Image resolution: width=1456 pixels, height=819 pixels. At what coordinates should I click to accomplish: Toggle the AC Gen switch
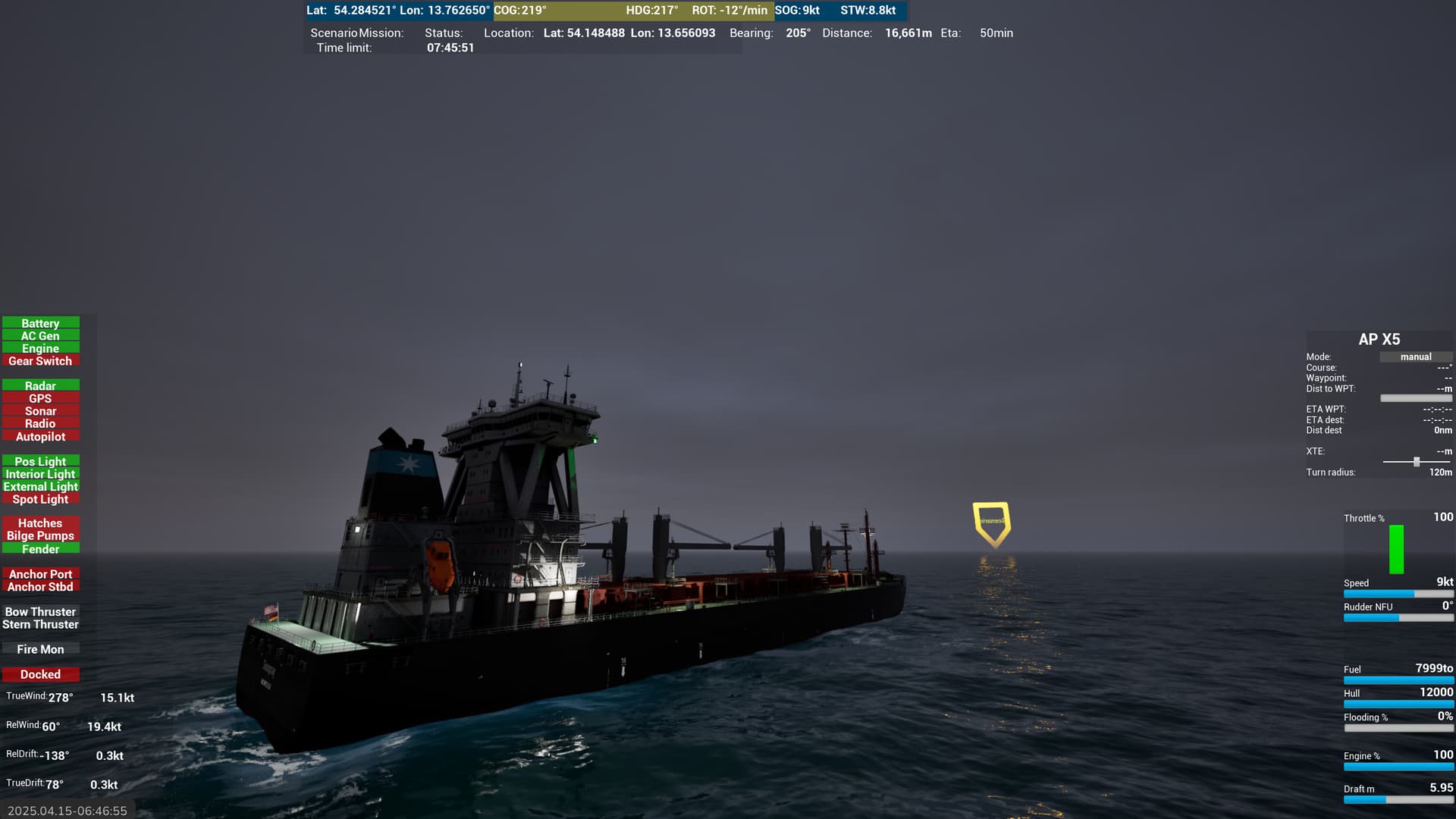point(40,336)
